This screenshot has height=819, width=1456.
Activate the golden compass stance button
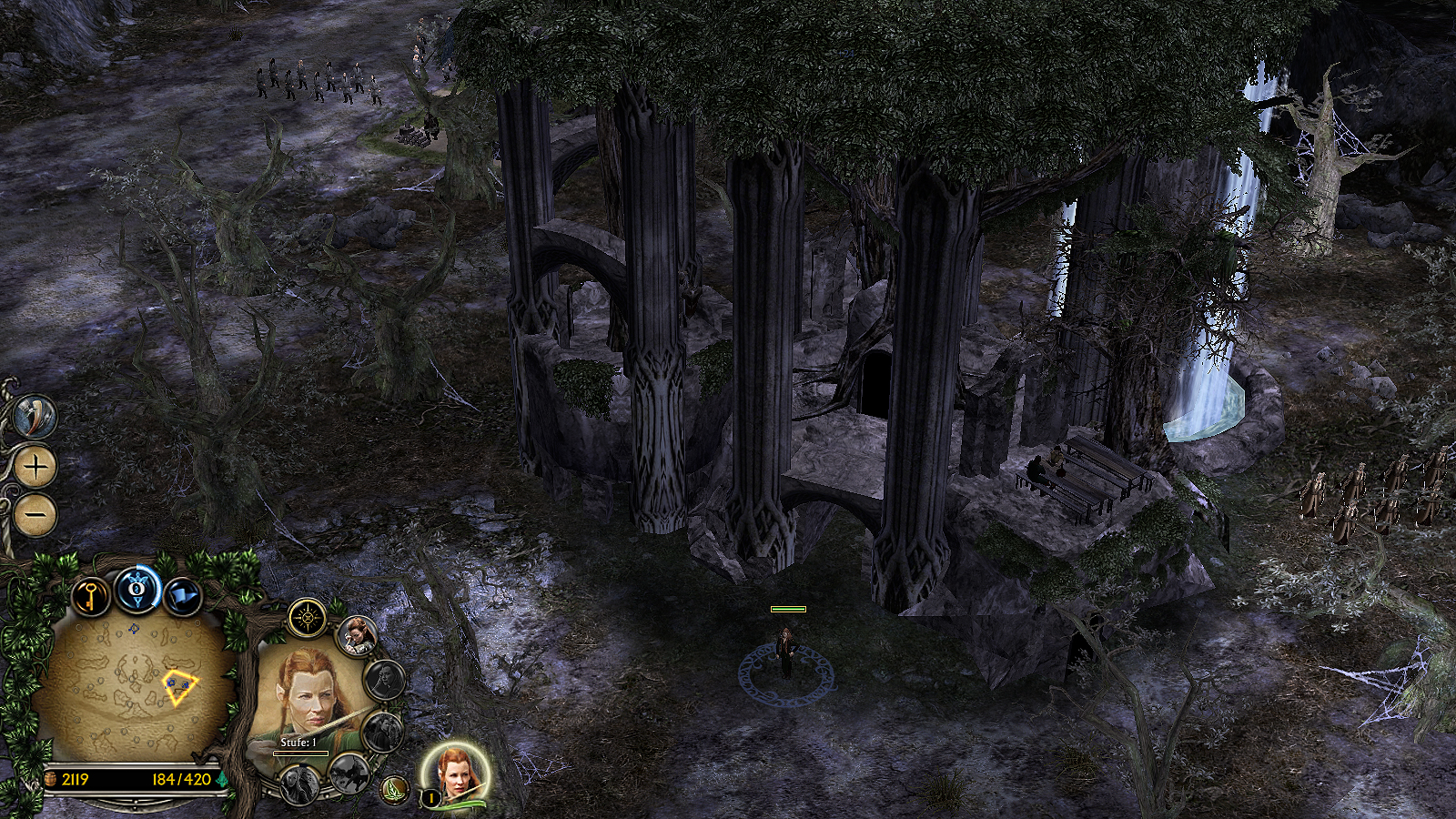pyautogui.click(x=308, y=619)
